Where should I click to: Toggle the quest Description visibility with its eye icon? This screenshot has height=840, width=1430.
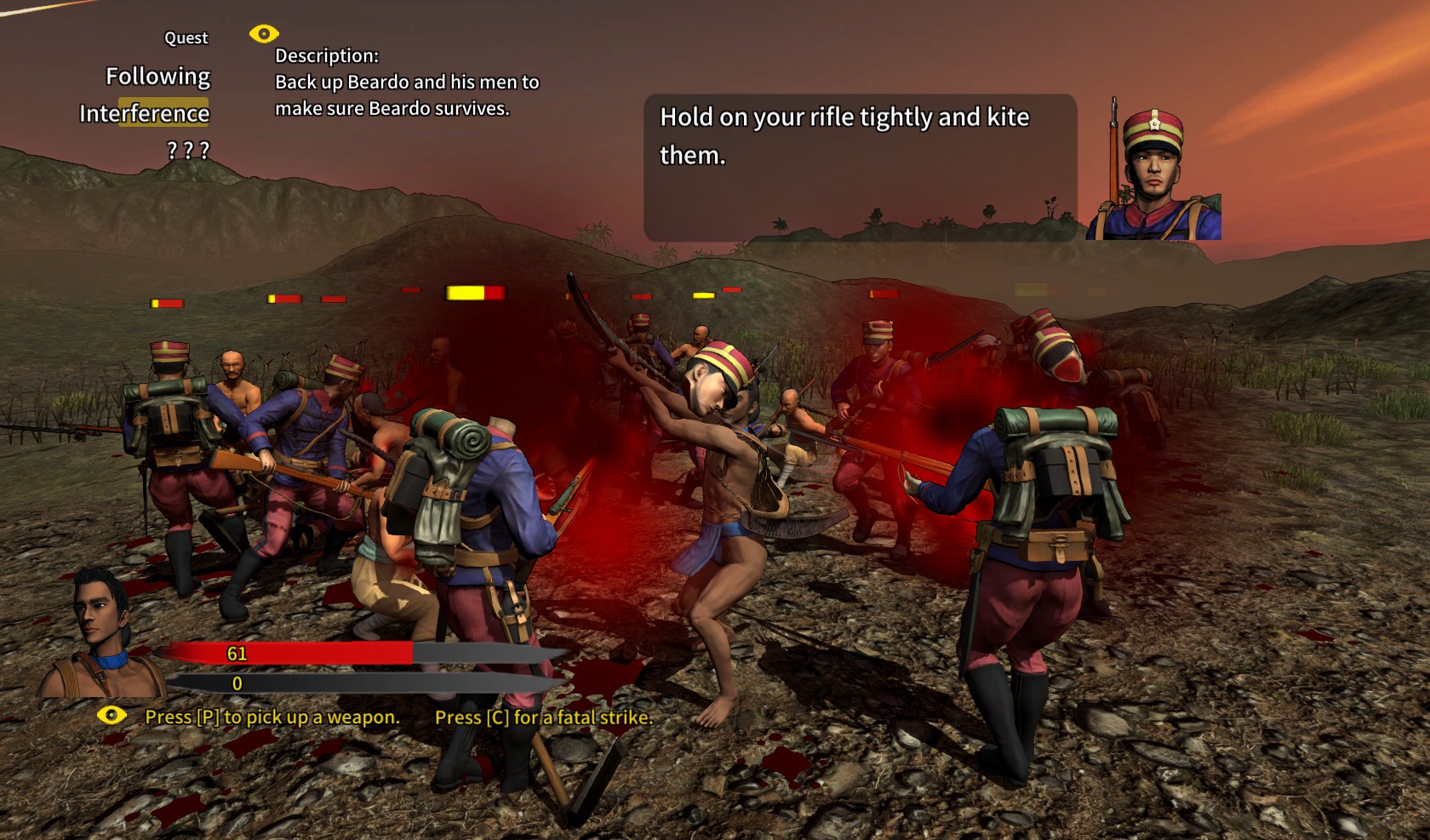[x=263, y=33]
